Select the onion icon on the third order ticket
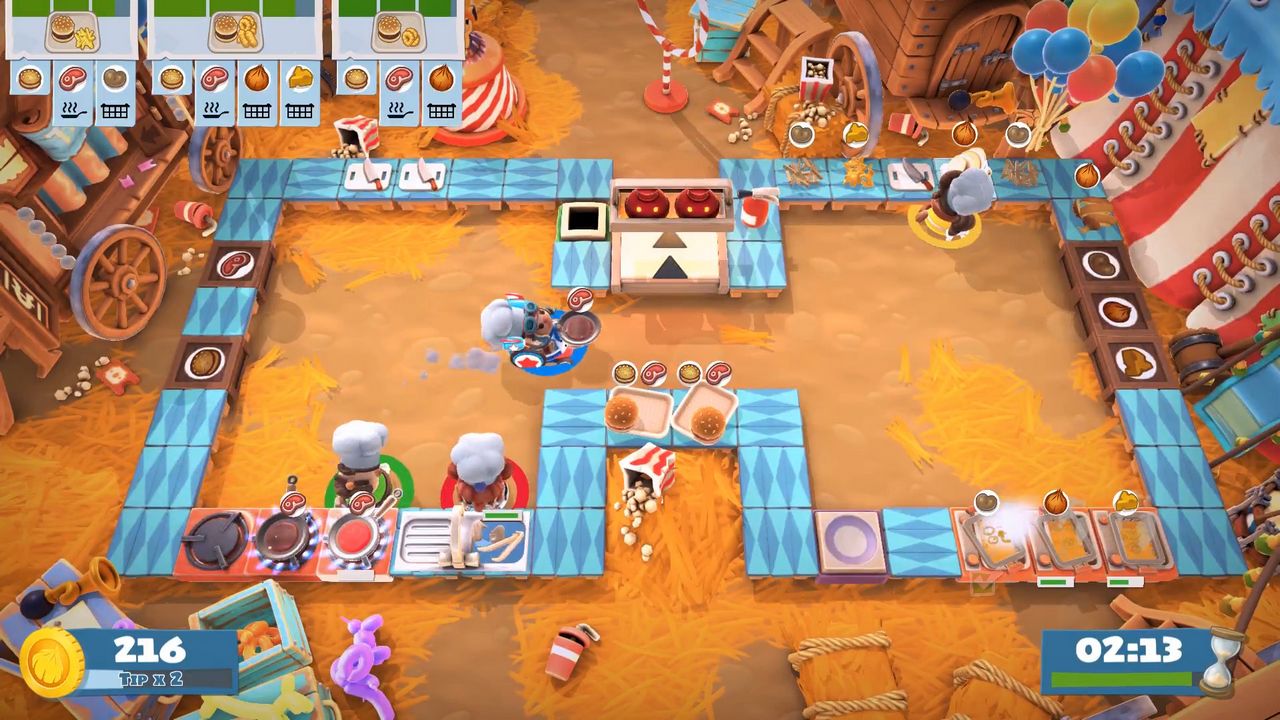Image resolution: width=1280 pixels, height=720 pixels. pos(442,77)
